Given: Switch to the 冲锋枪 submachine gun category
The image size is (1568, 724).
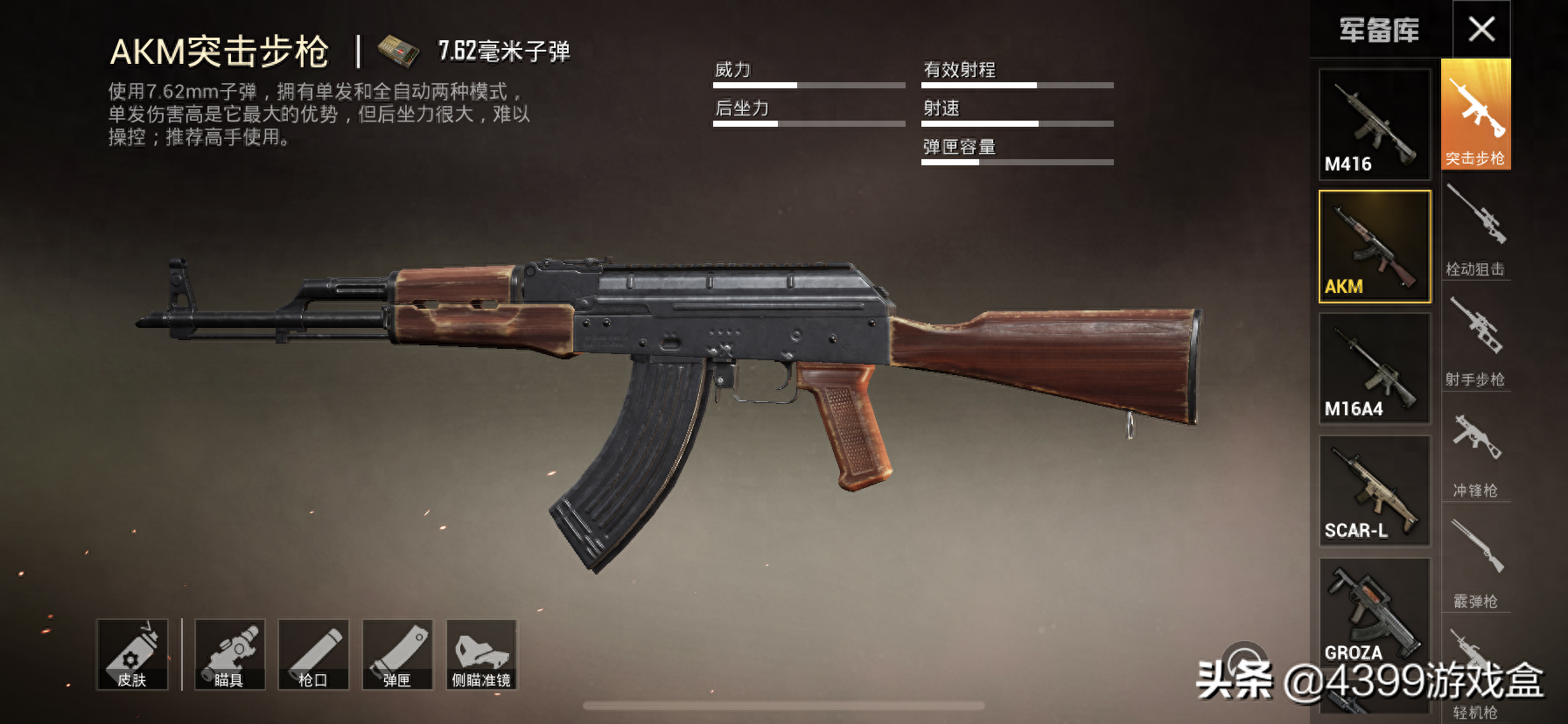Looking at the screenshot, I should tap(1475, 452).
